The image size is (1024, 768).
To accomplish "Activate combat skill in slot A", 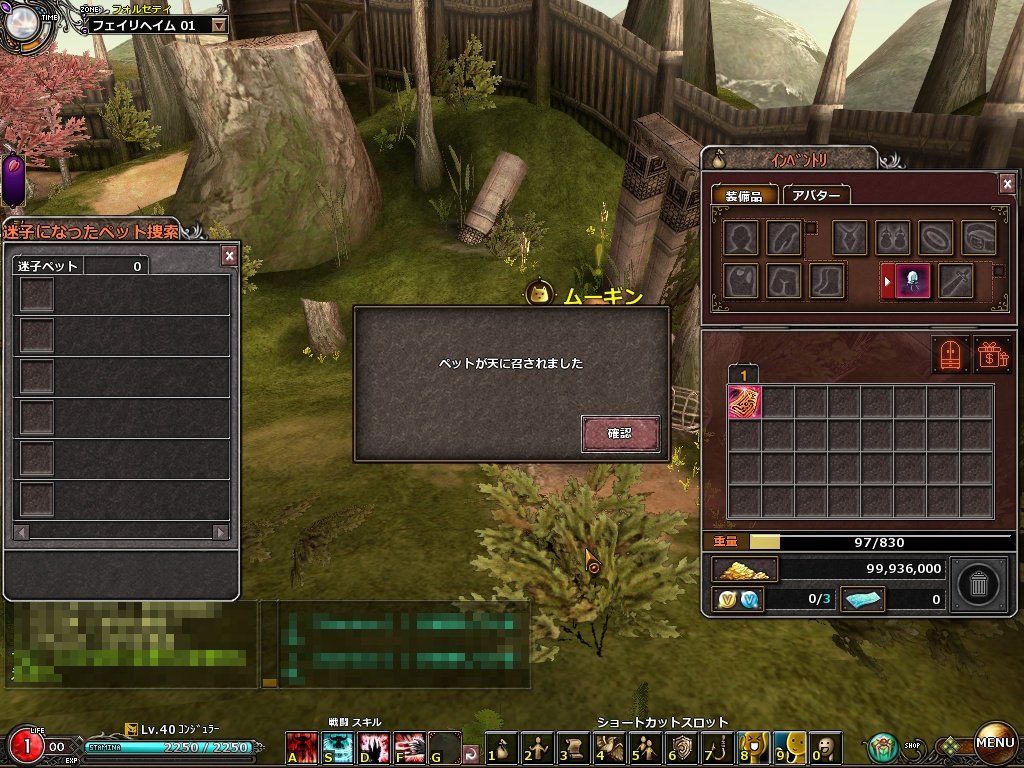I will click(x=301, y=747).
